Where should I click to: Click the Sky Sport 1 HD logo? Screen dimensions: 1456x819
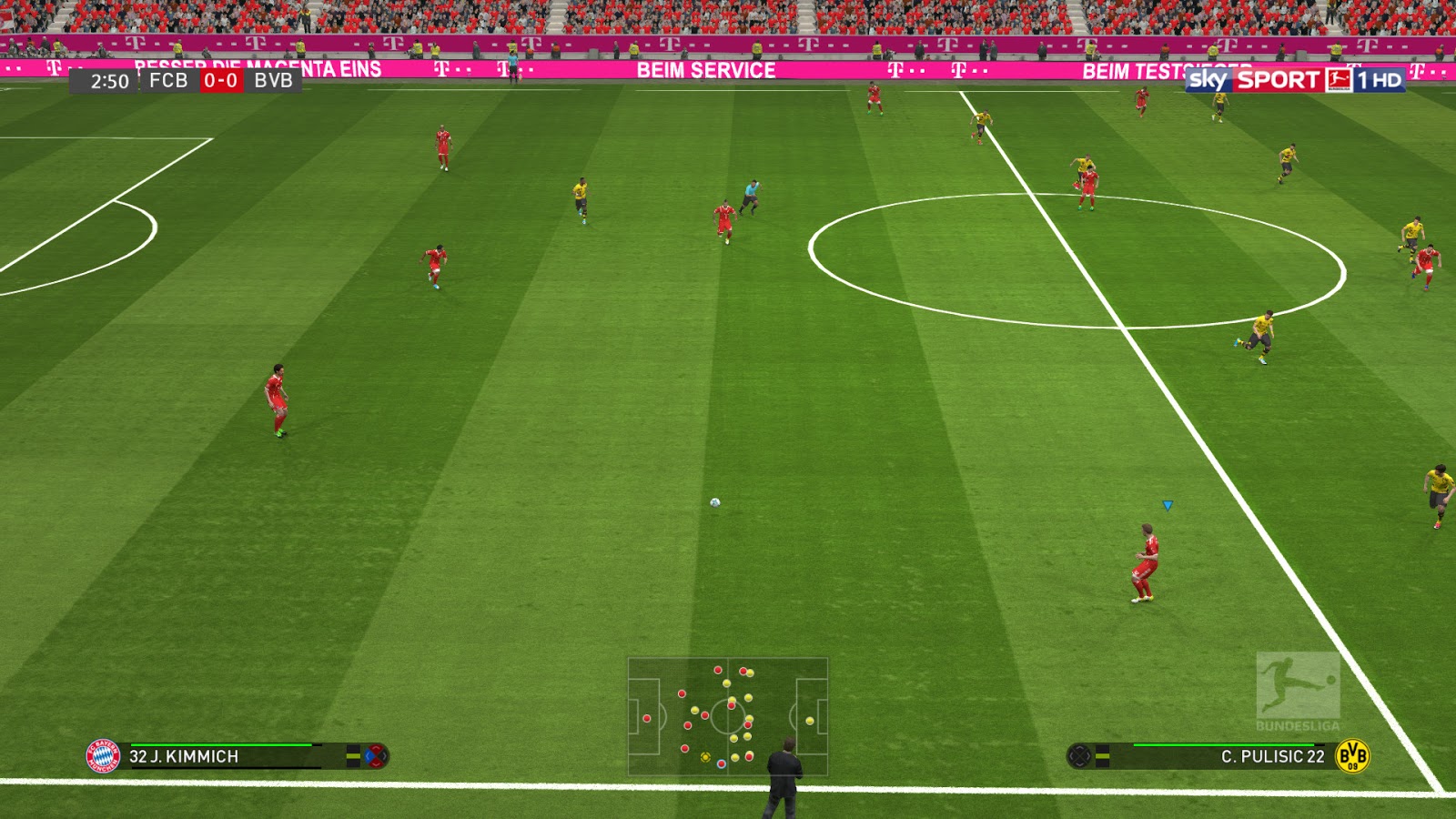point(1295,80)
